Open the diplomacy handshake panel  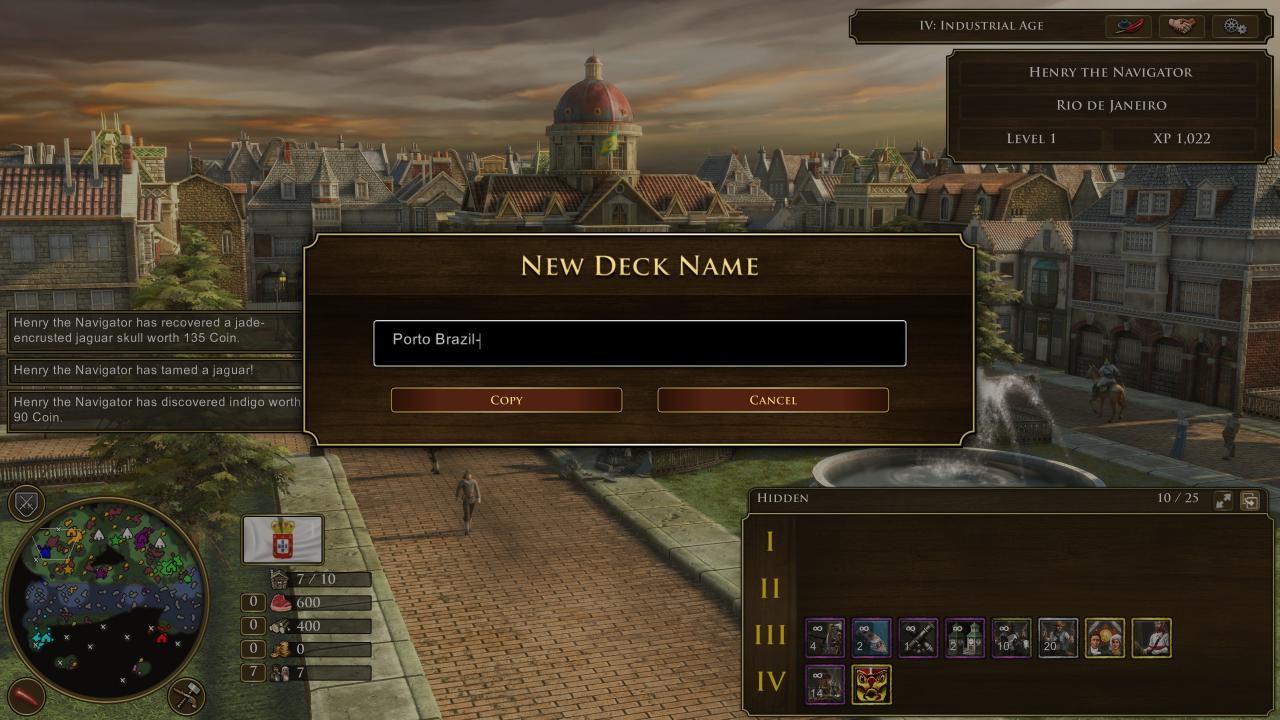pyautogui.click(x=1181, y=26)
